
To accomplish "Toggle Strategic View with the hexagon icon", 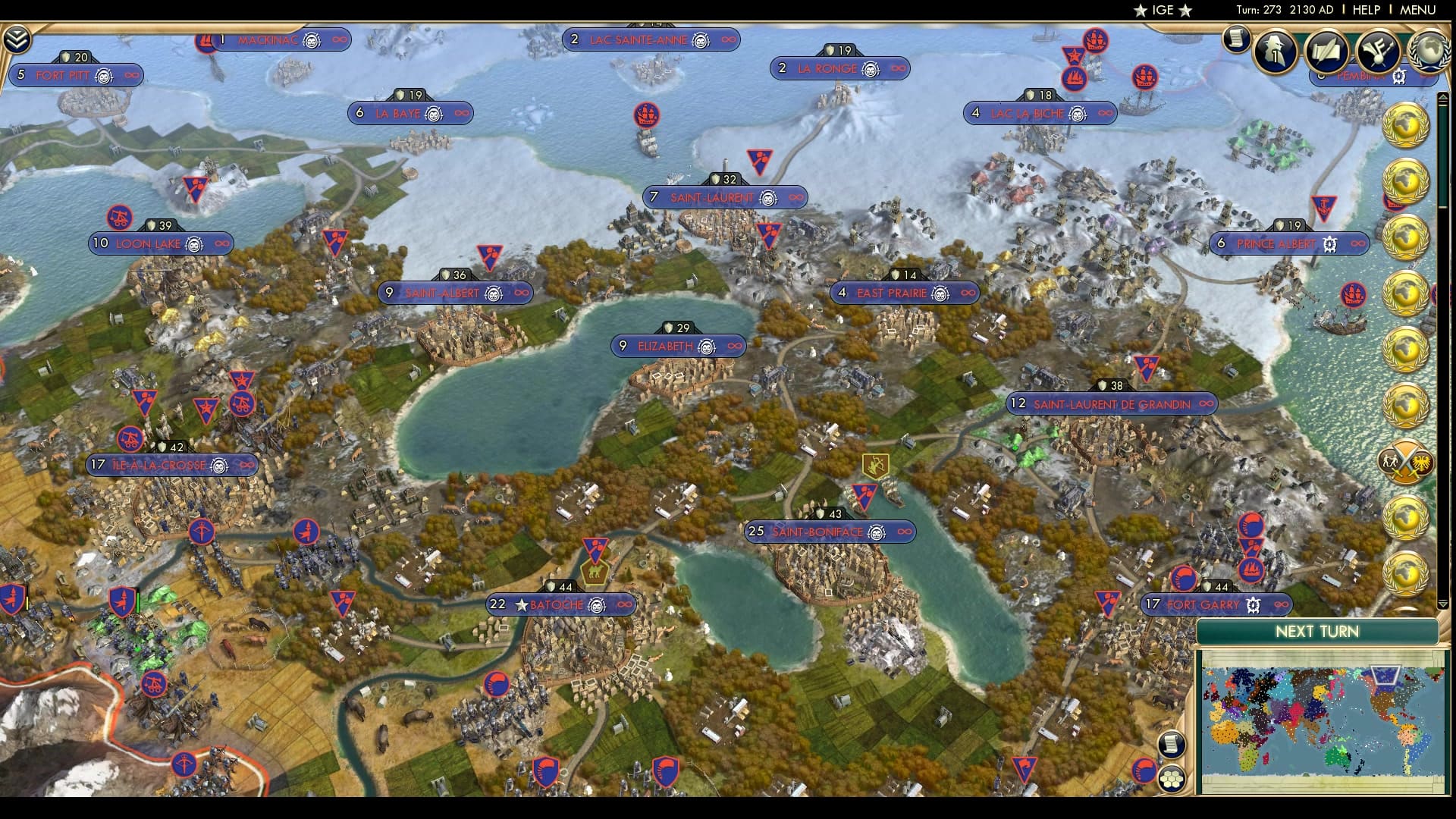I will tap(1172, 777).
